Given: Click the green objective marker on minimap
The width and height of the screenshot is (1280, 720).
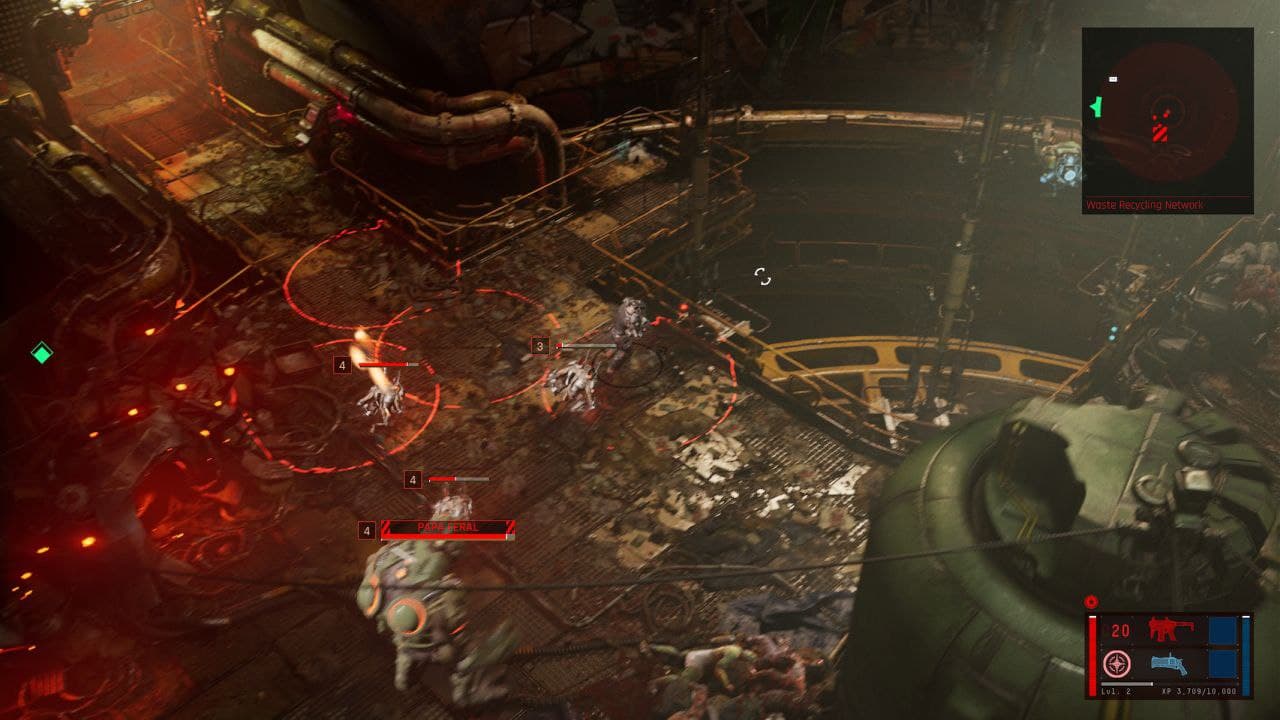Looking at the screenshot, I should coord(1097,105).
